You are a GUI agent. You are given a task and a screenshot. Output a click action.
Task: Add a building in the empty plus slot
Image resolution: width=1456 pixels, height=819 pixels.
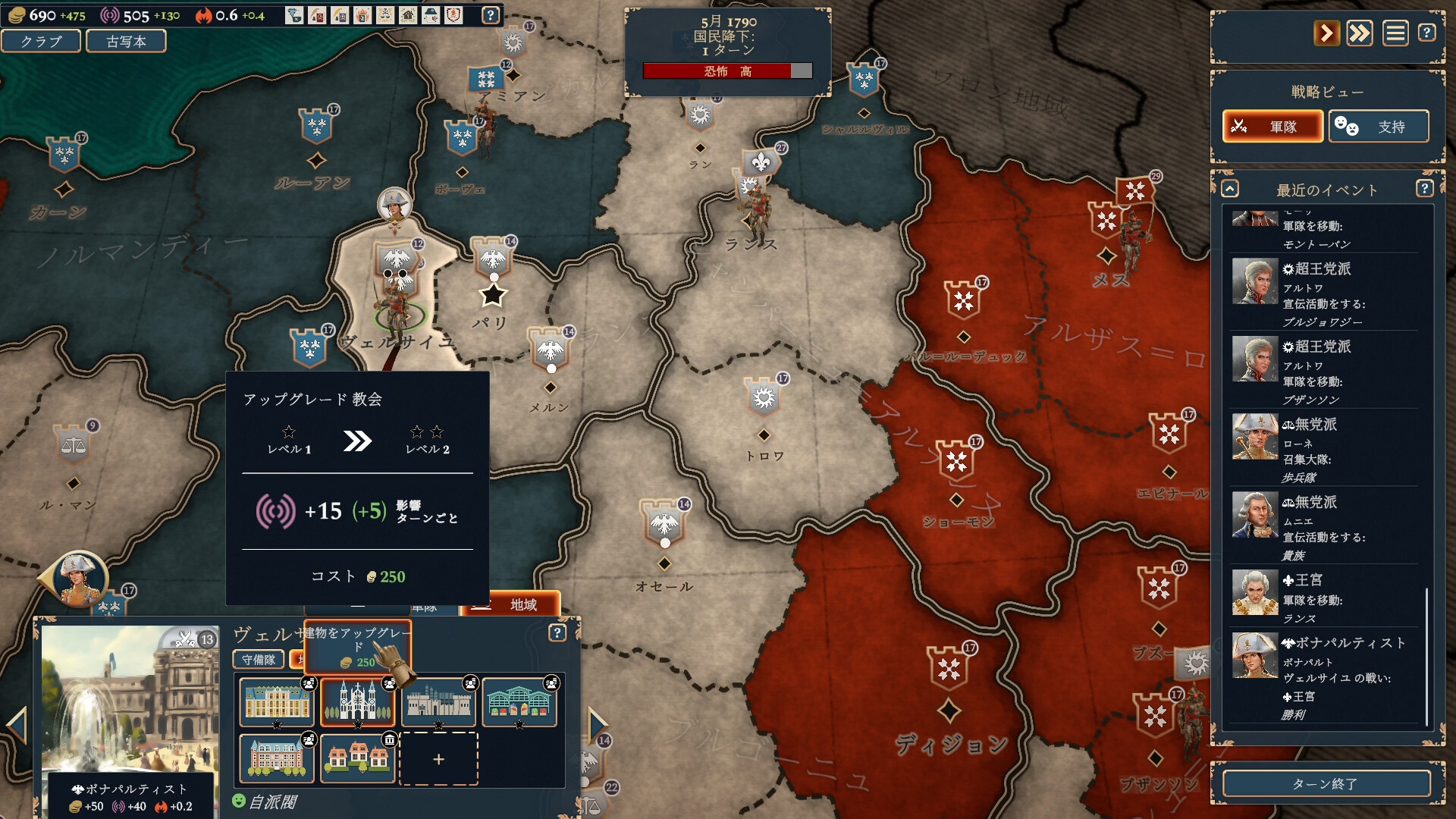pyautogui.click(x=438, y=758)
